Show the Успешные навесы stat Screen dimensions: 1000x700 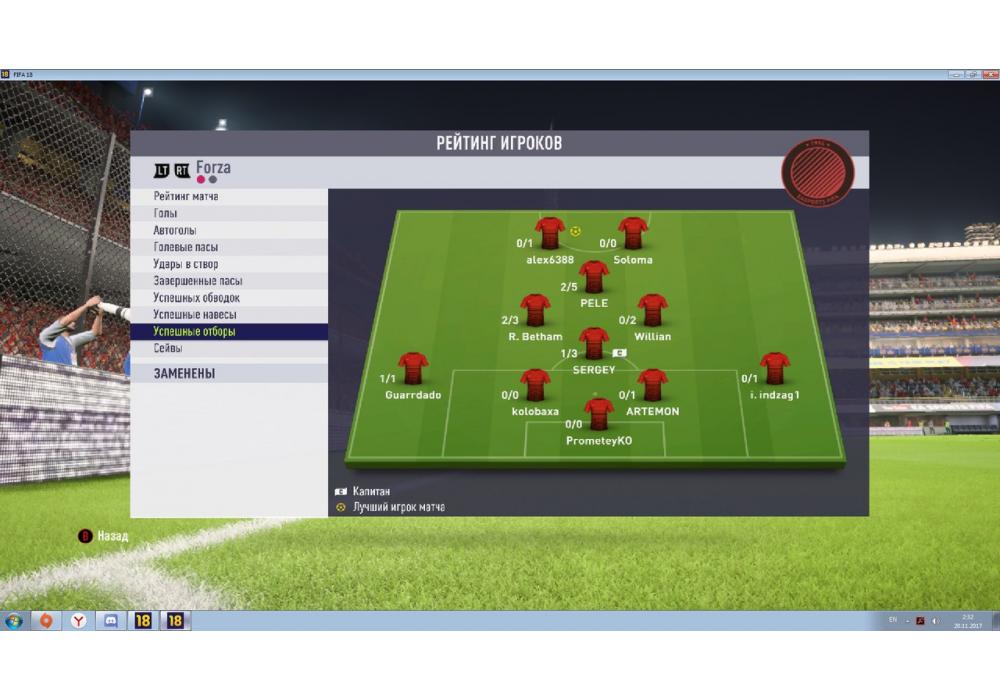click(195, 315)
